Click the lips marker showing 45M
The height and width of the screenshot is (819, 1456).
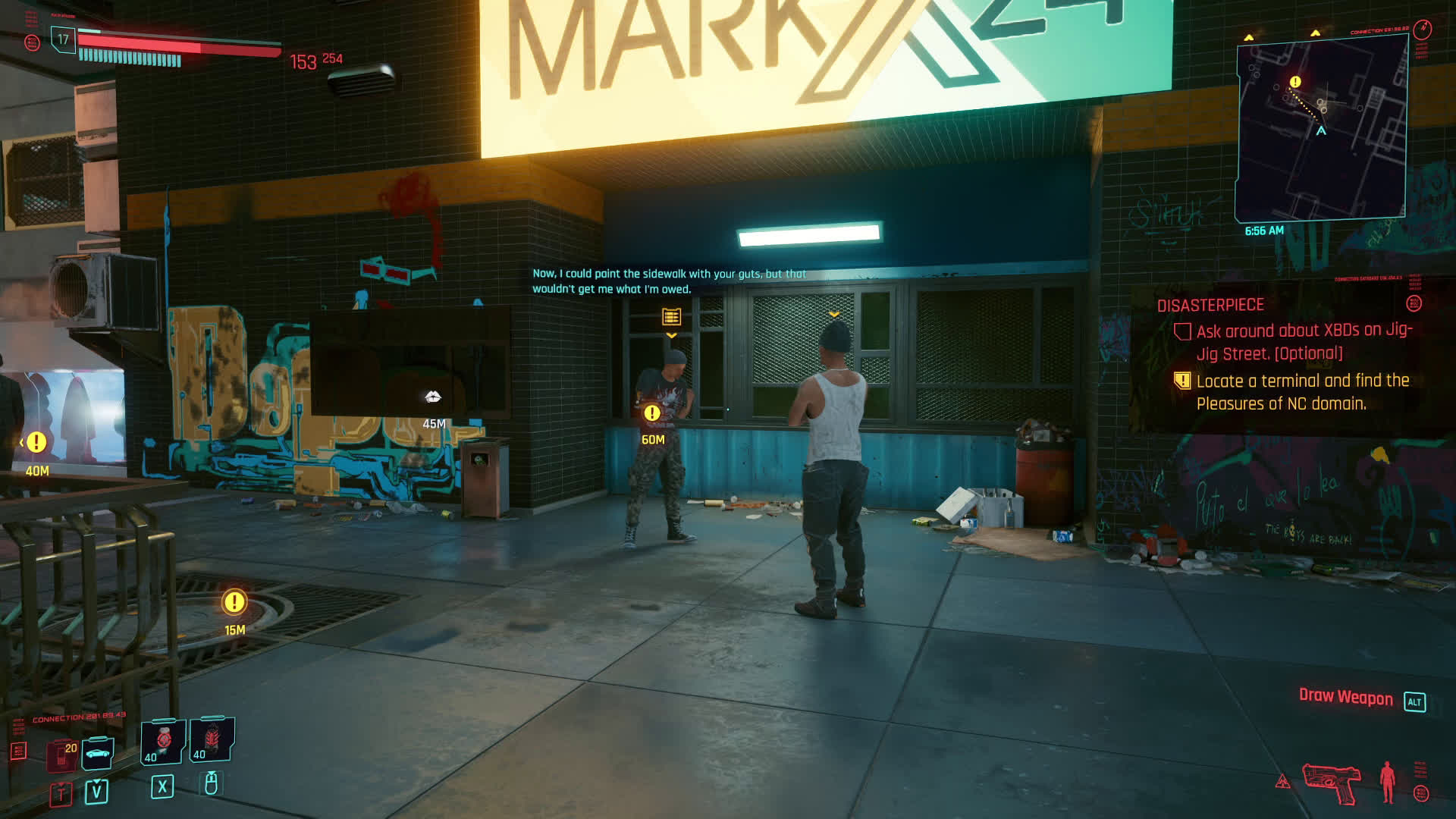tap(433, 397)
